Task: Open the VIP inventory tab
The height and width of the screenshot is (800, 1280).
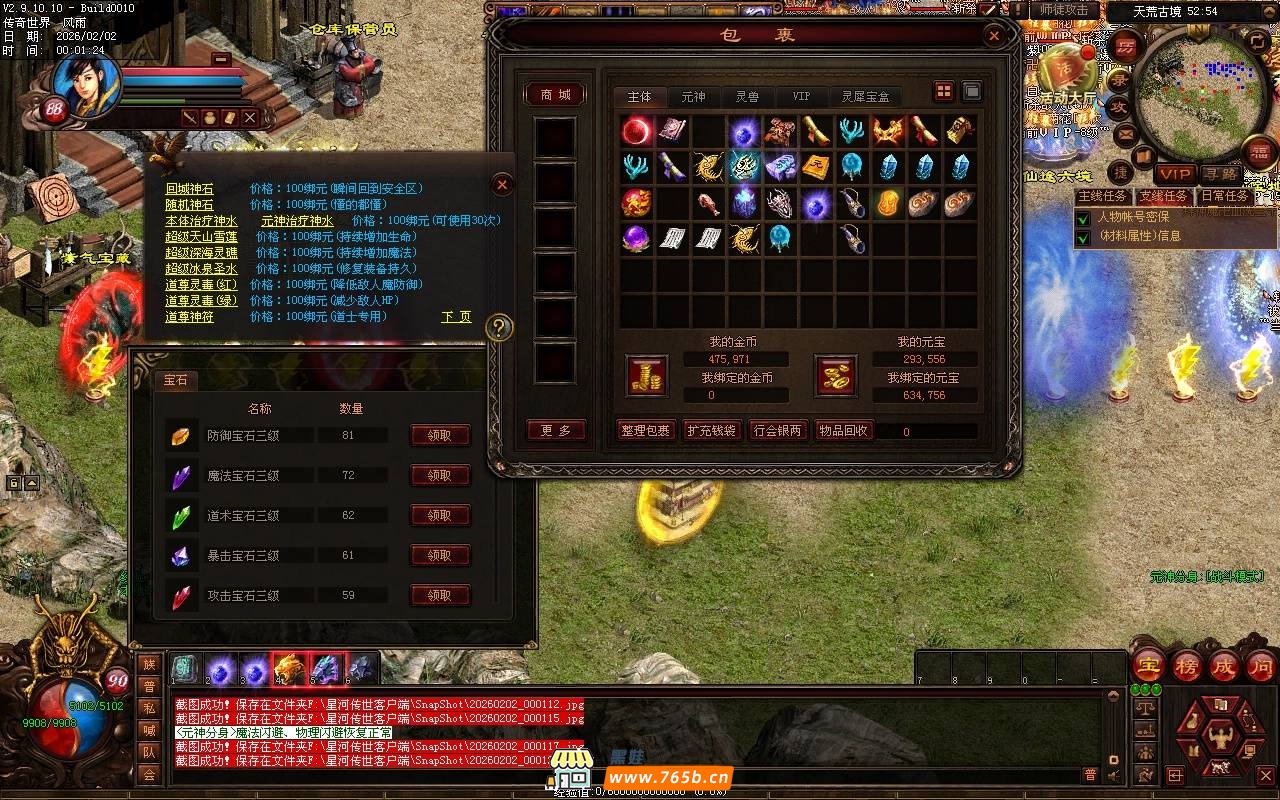Action: 801,97
